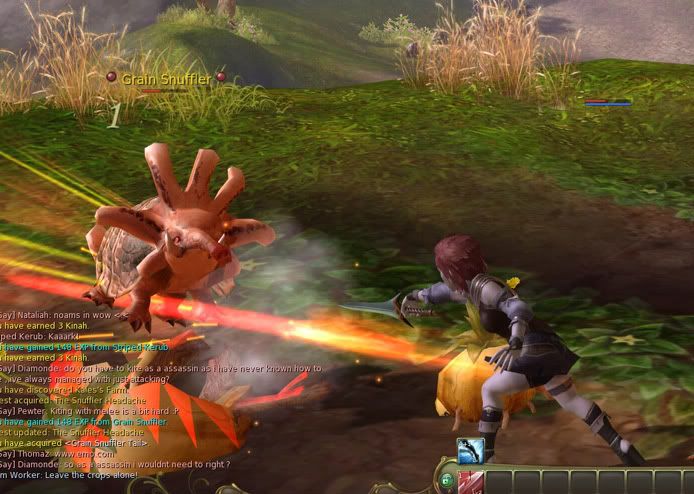Select the Grain Snuffler target nameplate

point(165,77)
